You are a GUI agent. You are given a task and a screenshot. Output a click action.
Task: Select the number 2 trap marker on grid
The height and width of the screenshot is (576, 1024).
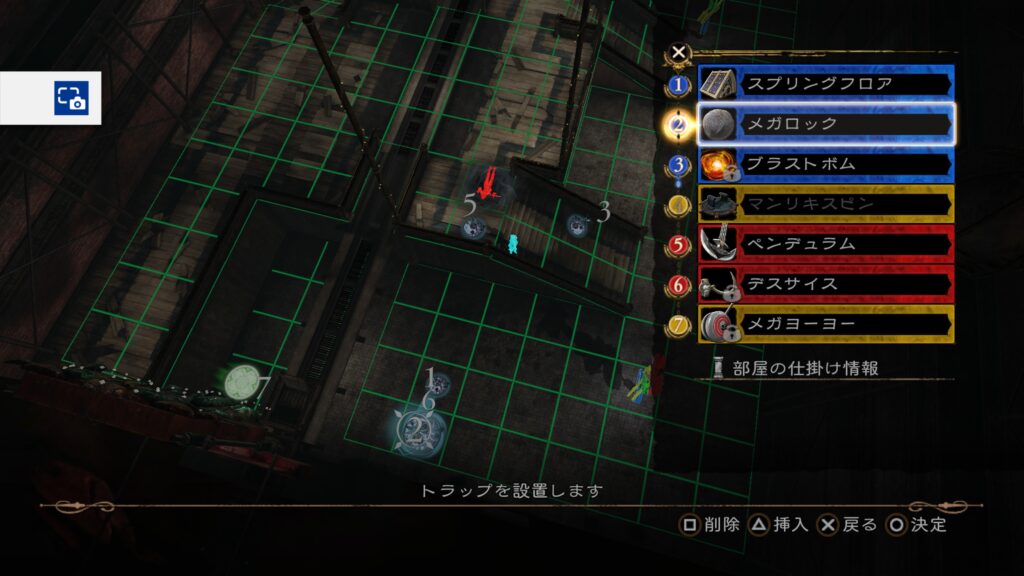click(413, 431)
